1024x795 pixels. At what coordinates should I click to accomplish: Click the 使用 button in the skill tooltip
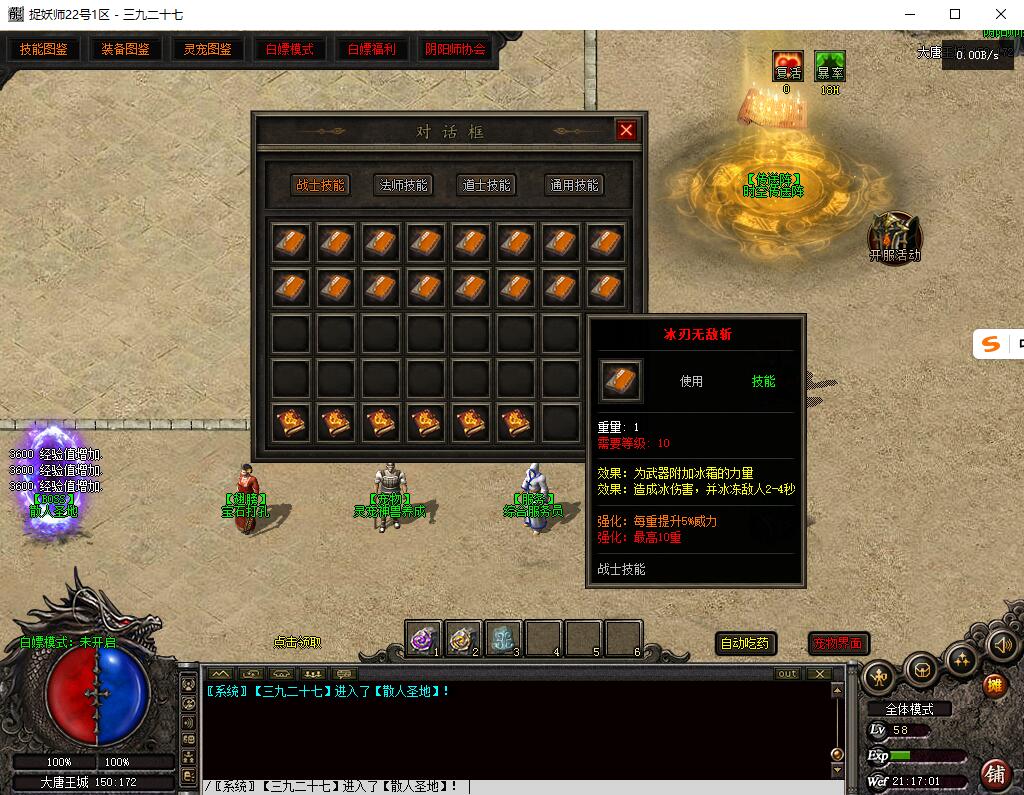[x=691, y=381]
